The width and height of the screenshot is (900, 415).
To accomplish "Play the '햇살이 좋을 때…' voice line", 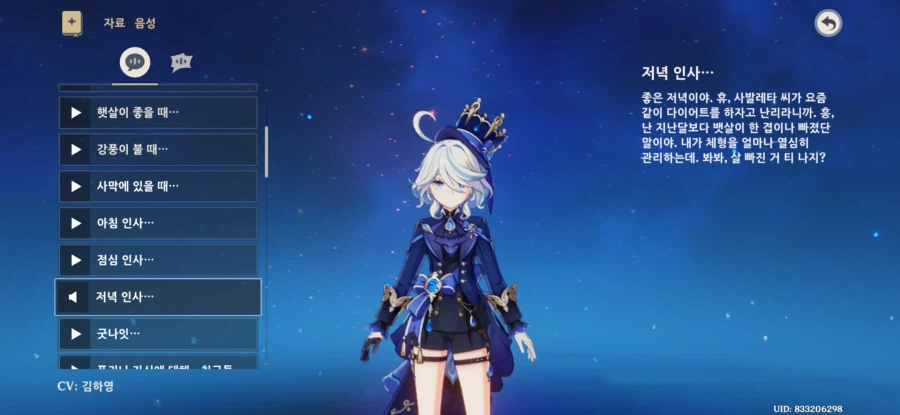I will (x=158, y=112).
